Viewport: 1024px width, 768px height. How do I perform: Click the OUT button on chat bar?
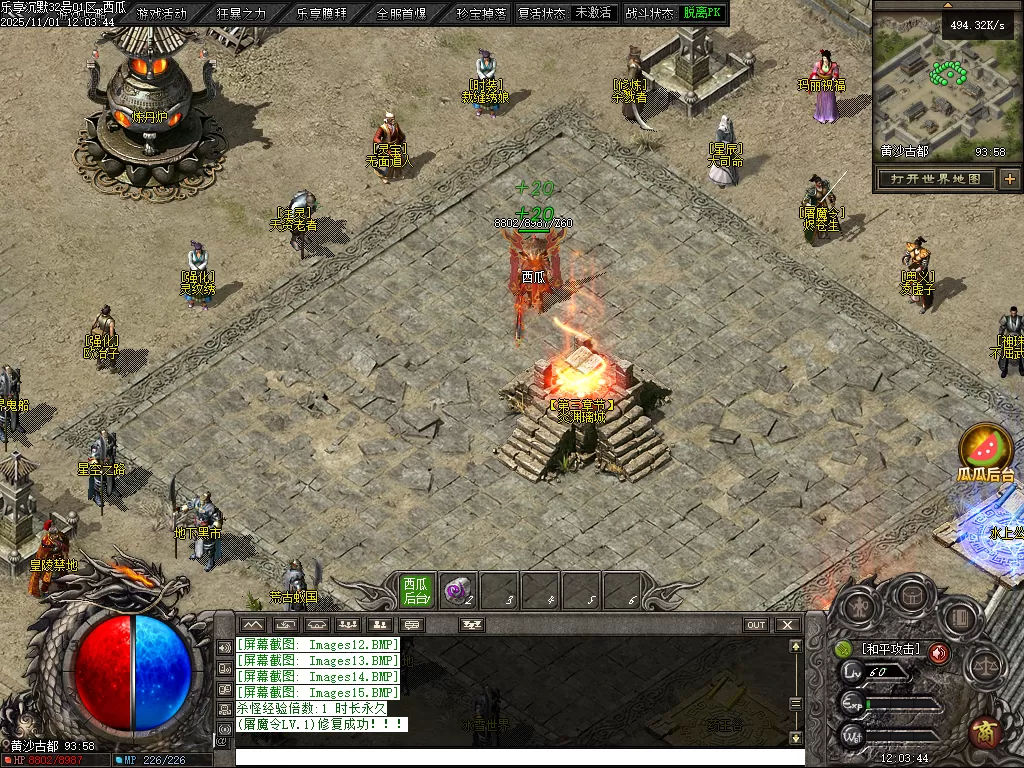tap(756, 625)
